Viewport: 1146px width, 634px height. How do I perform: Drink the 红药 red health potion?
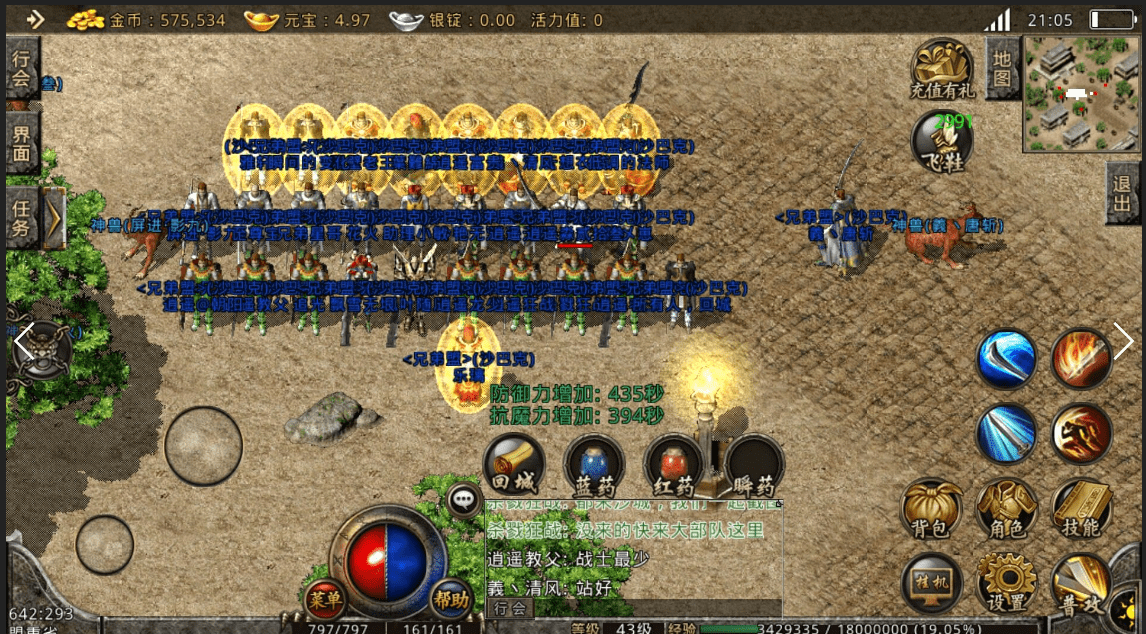(x=674, y=467)
